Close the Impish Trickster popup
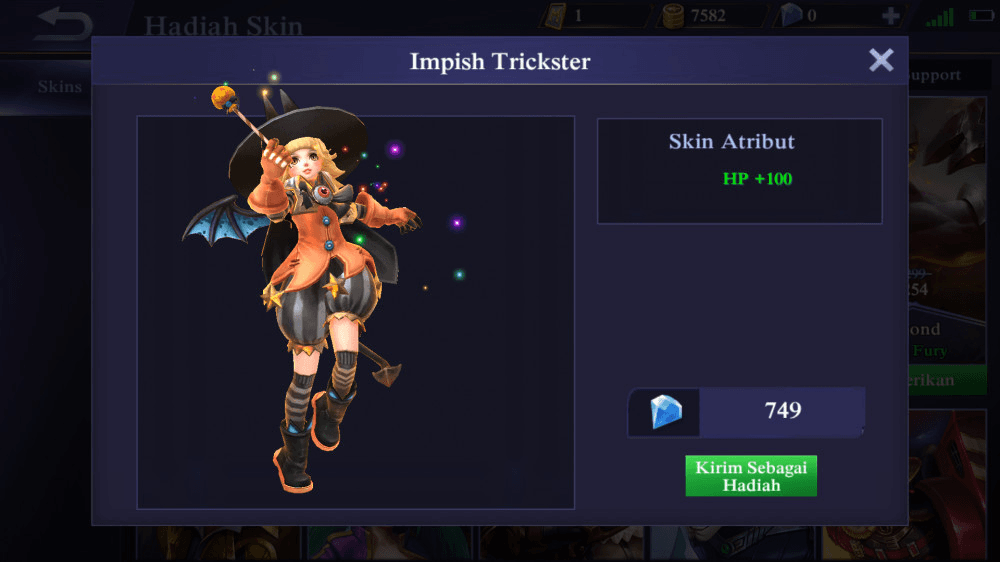 pos(881,60)
